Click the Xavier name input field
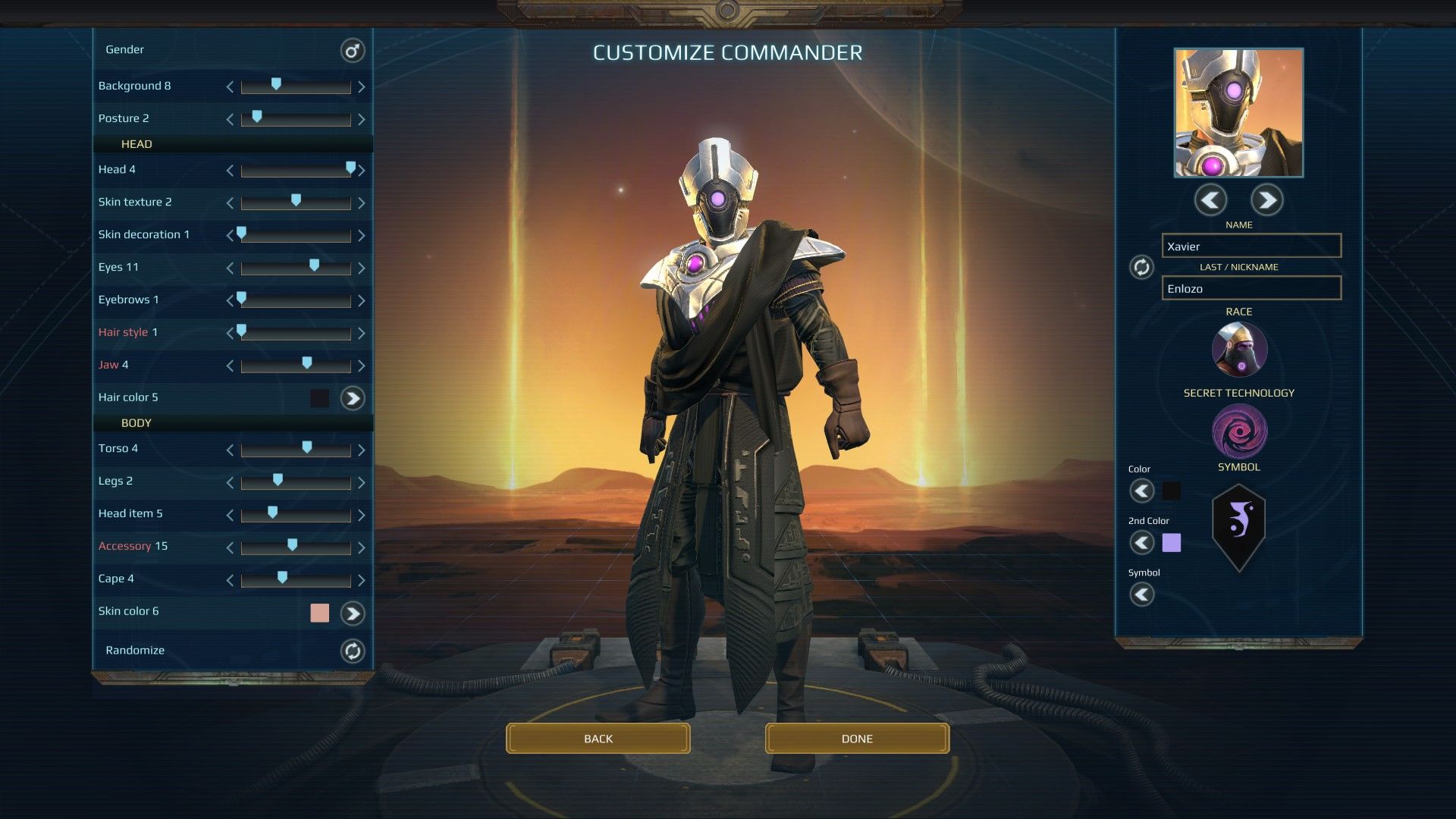1456x819 pixels. point(1250,246)
